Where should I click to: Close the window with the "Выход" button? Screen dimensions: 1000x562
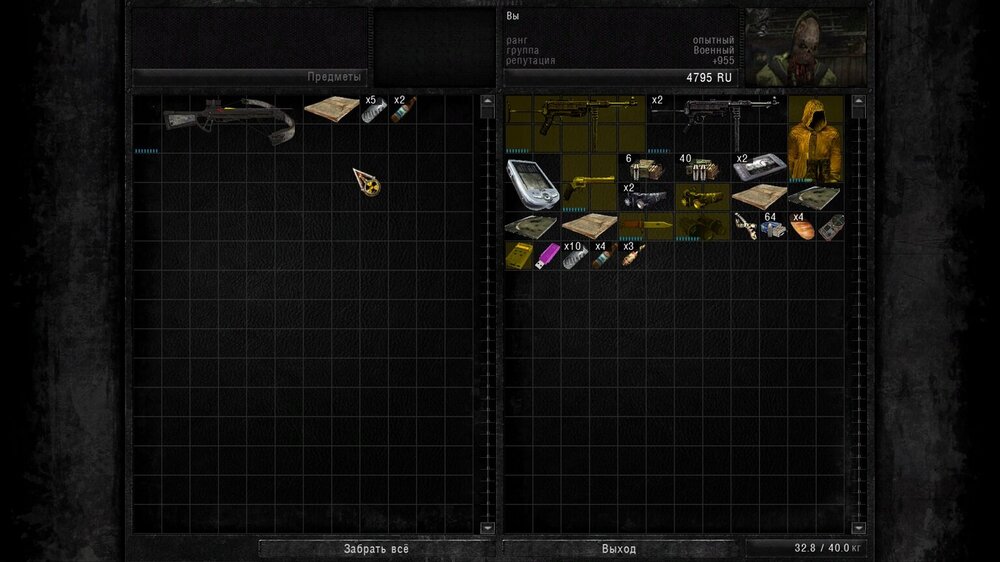tap(619, 549)
